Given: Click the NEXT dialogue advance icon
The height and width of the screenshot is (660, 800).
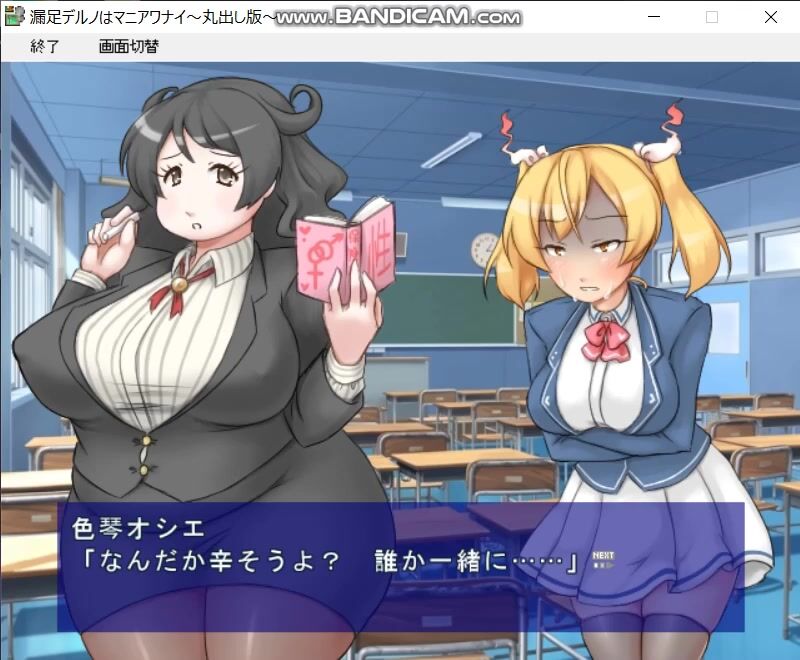Looking at the screenshot, I should (602, 559).
